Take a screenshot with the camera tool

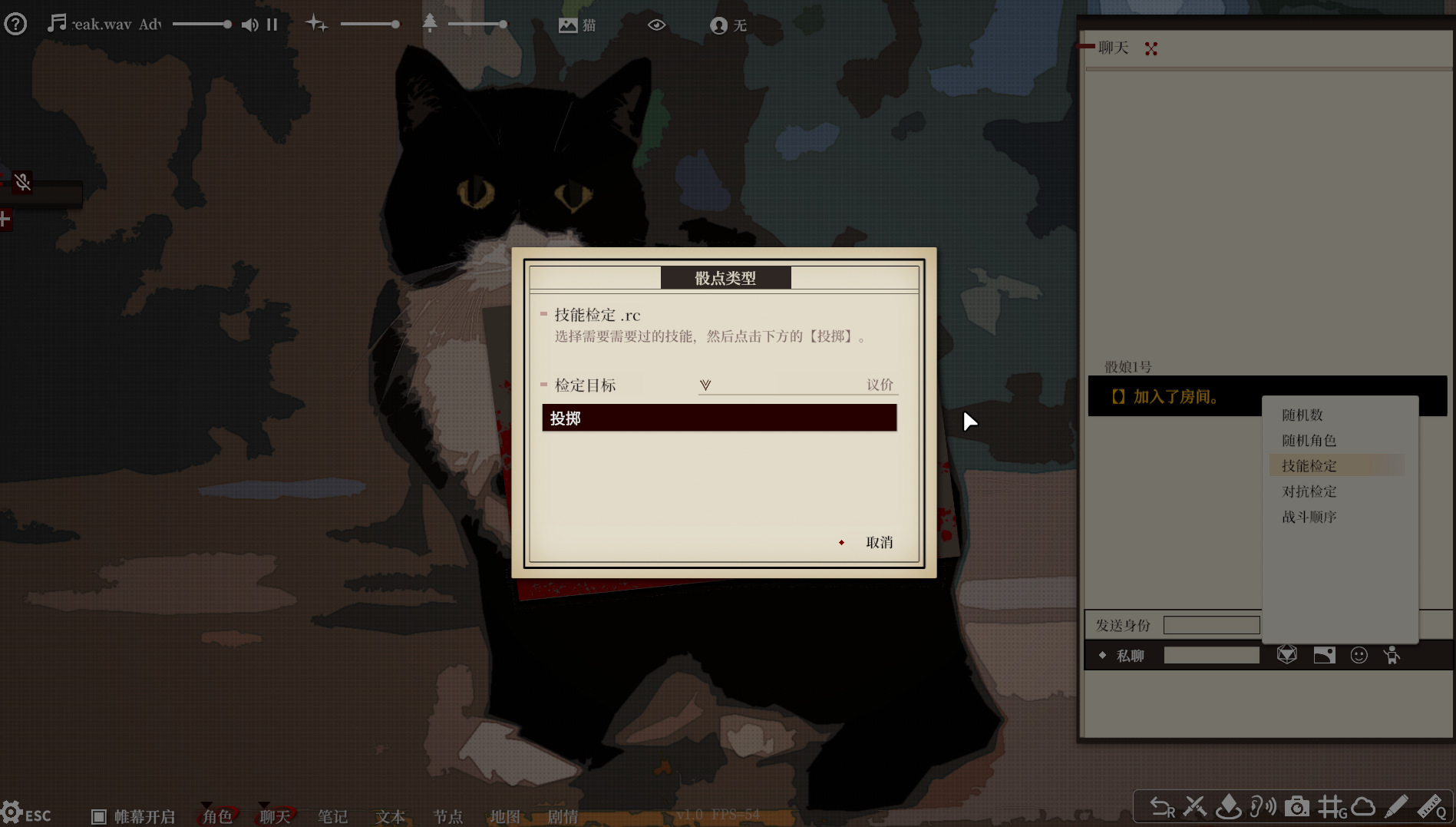pyautogui.click(x=1297, y=806)
